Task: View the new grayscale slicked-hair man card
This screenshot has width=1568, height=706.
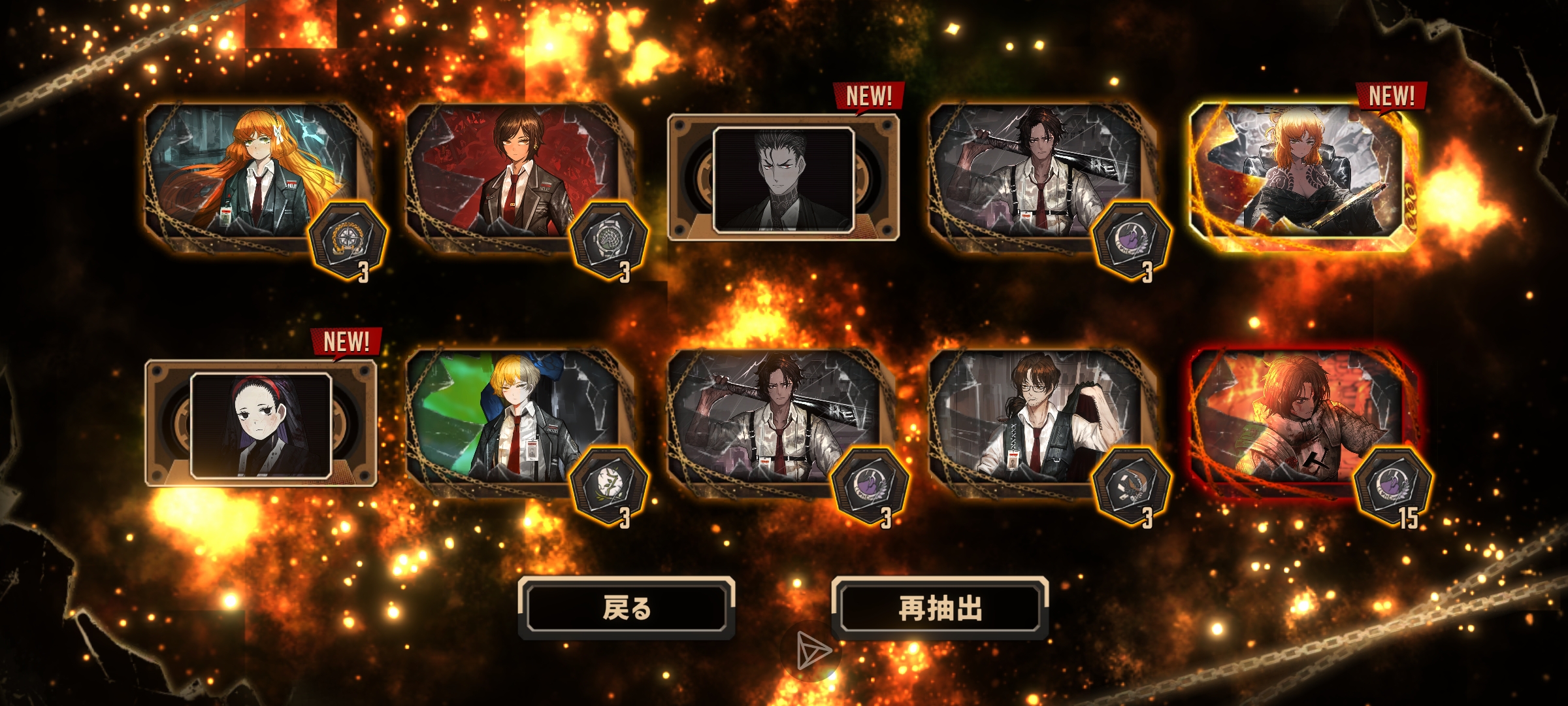Action: click(783, 178)
